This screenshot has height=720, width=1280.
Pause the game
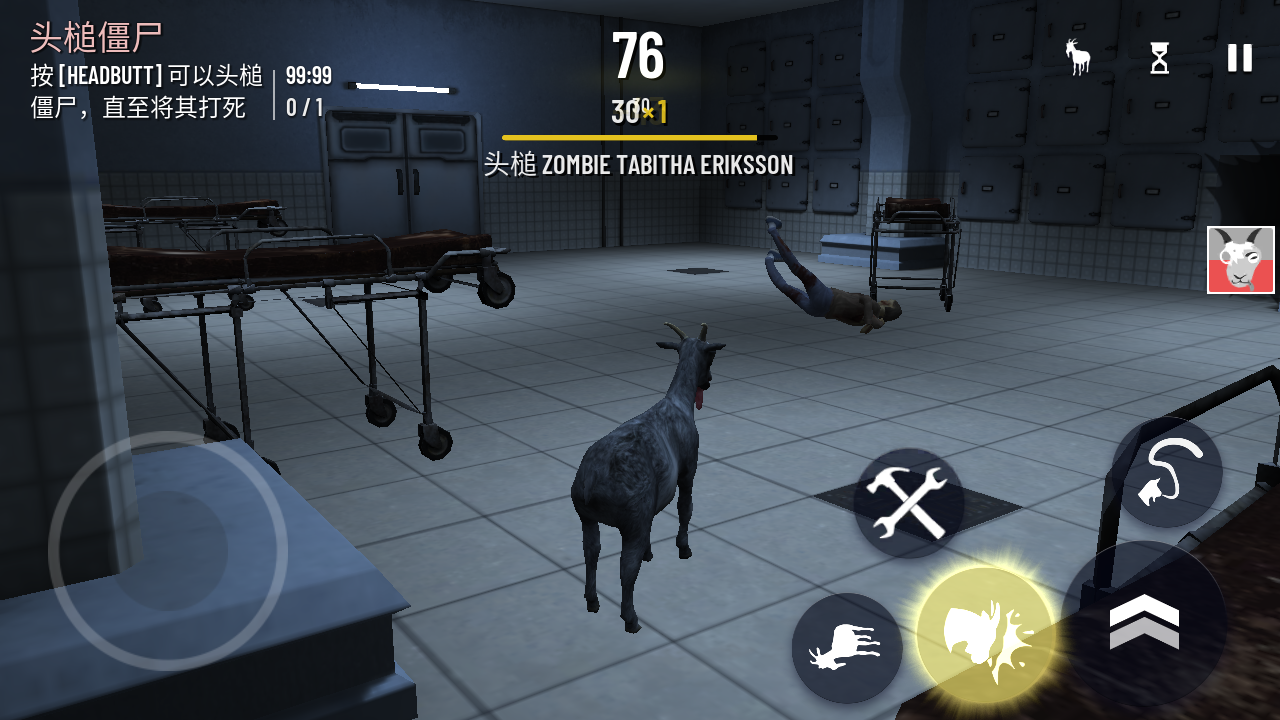point(1240,58)
